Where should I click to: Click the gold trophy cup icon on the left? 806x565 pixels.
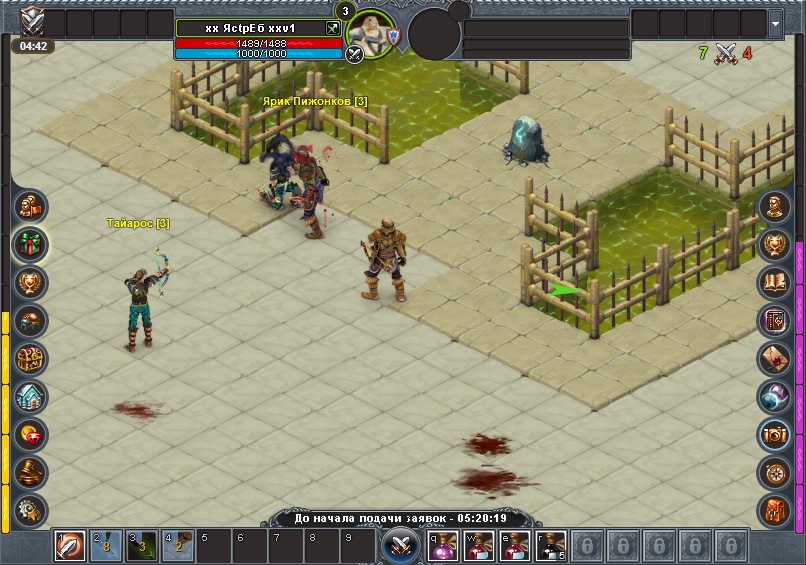pos(31,282)
